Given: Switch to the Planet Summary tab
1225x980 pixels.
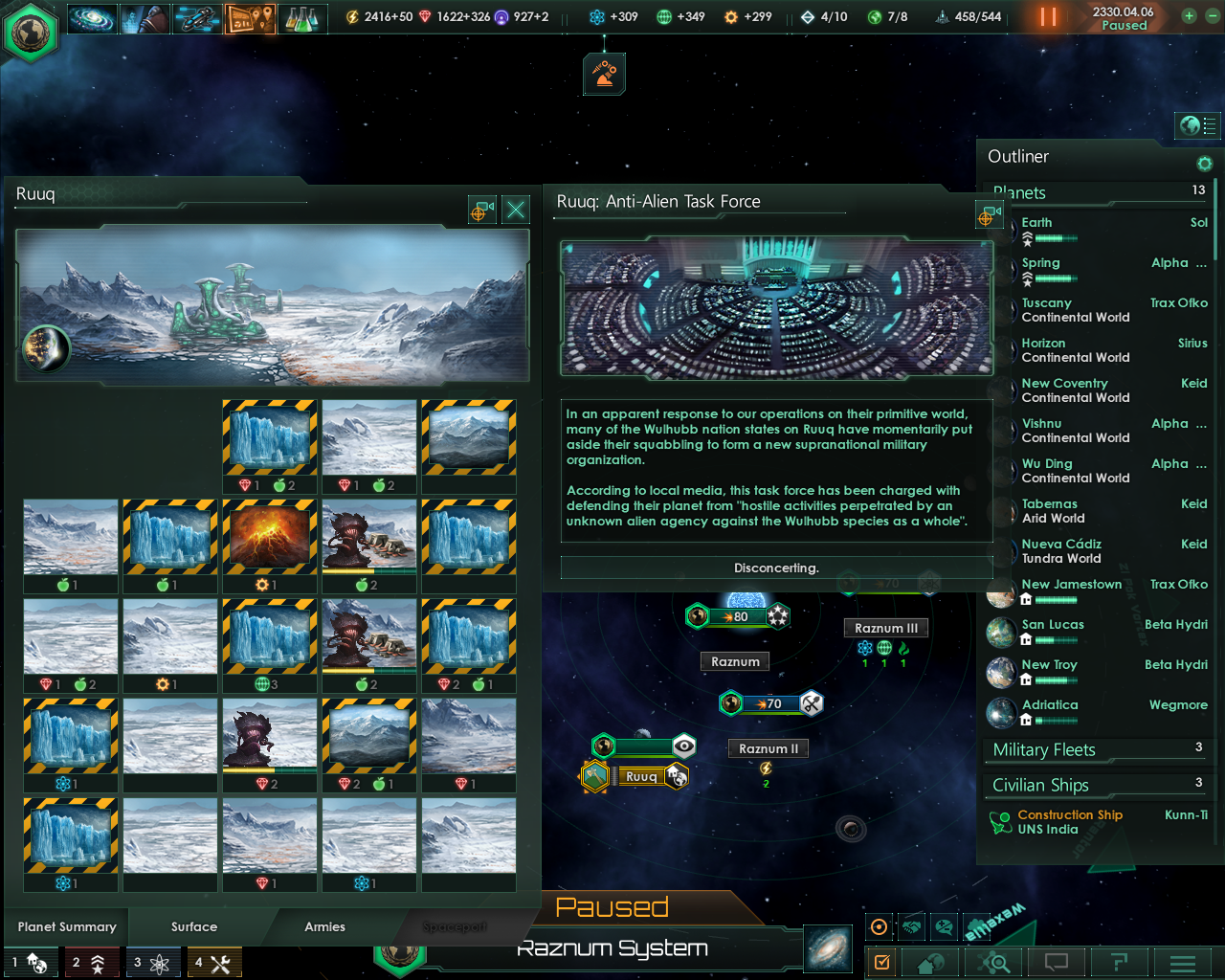Looking at the screenshot, I should [65, 926].
